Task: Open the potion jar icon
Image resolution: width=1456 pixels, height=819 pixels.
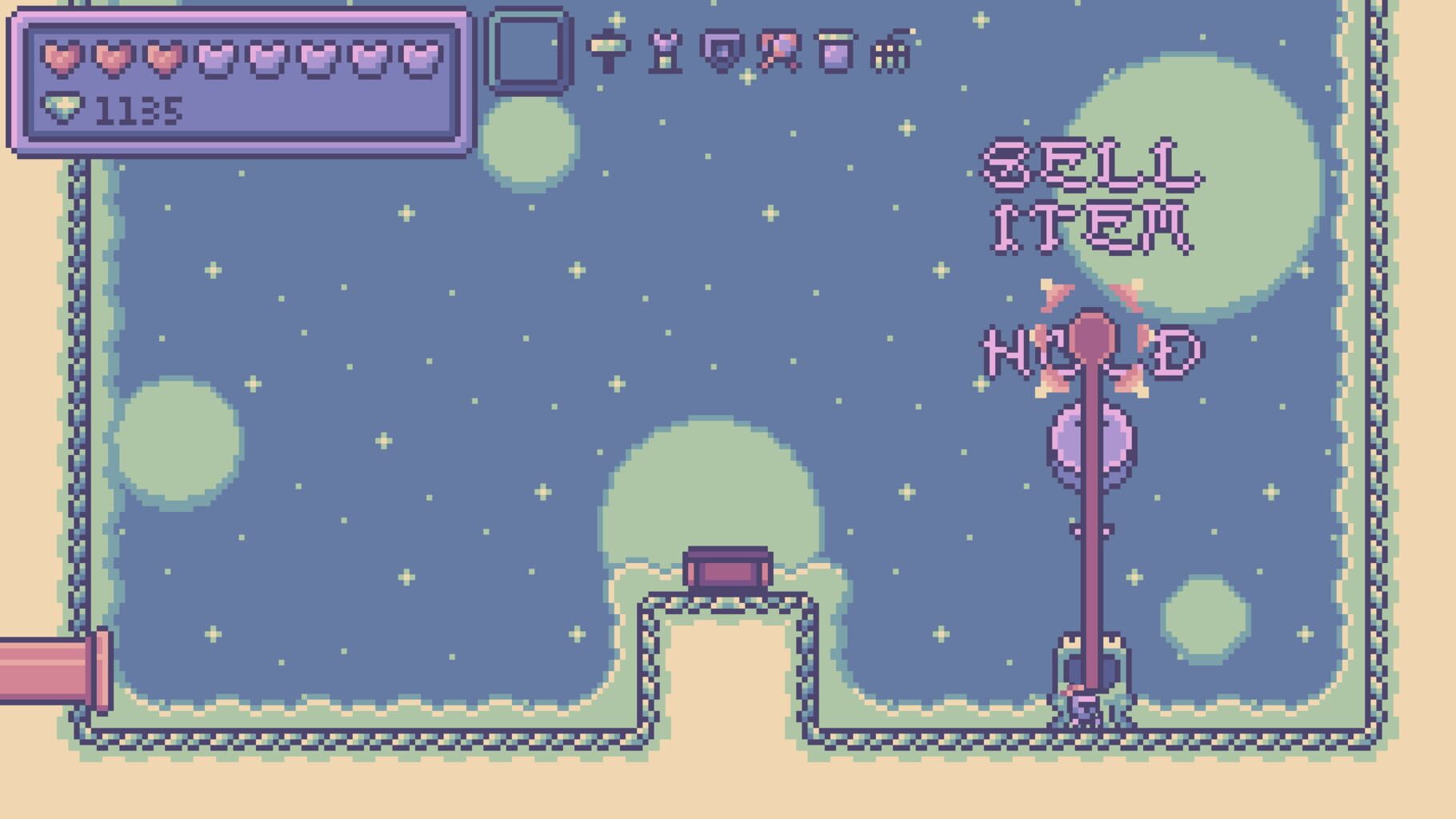Action: (x=837, y=50)
